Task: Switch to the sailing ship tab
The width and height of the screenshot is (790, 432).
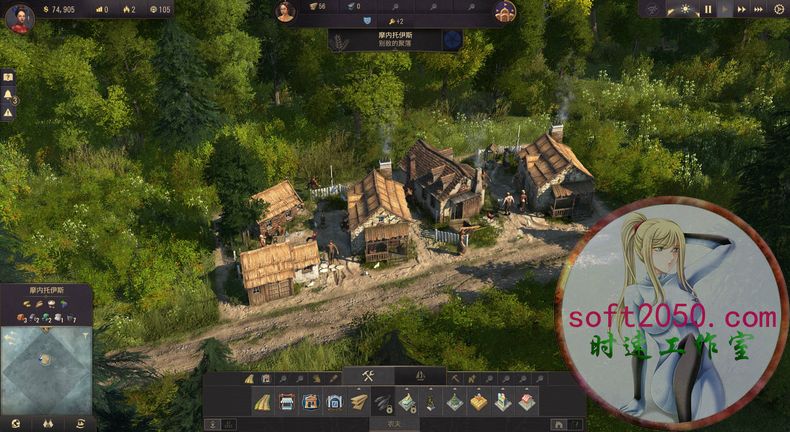Action: (420, 376)
